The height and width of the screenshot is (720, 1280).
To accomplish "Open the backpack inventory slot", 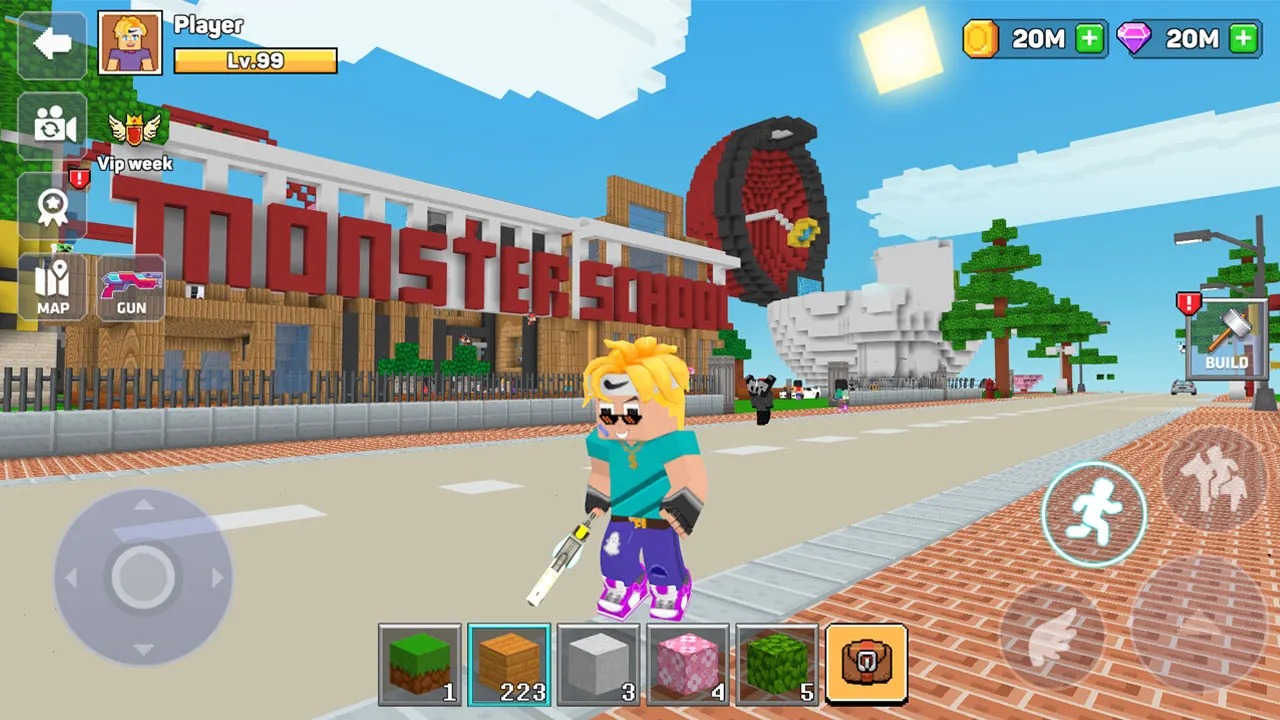I will click(866, 664).
